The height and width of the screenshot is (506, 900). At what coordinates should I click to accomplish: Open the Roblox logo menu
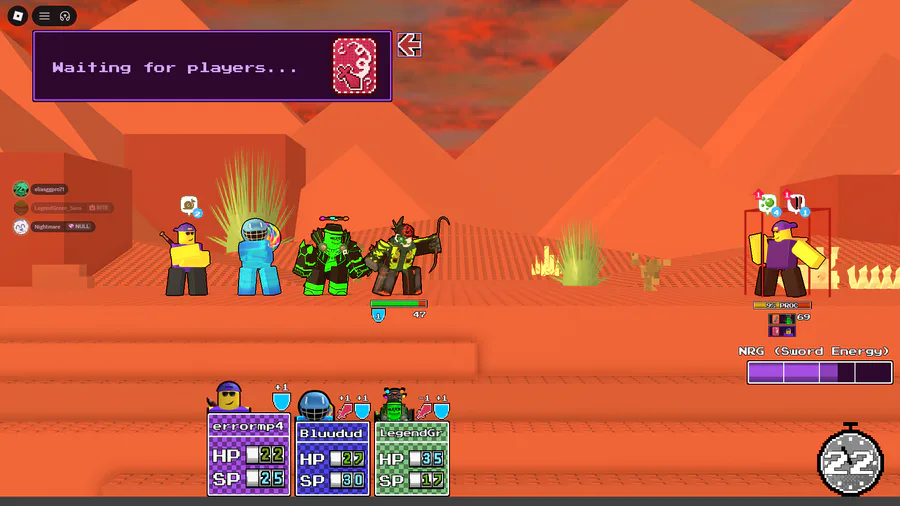pyautogui.click(x=17, y=16)
